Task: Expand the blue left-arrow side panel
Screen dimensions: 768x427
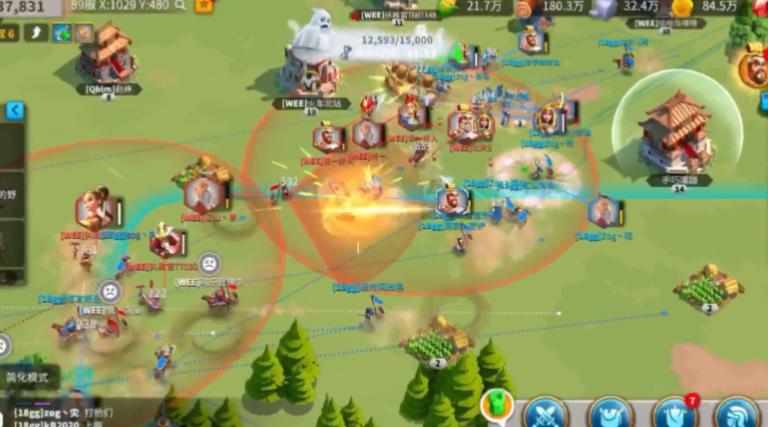Action: 14,111
